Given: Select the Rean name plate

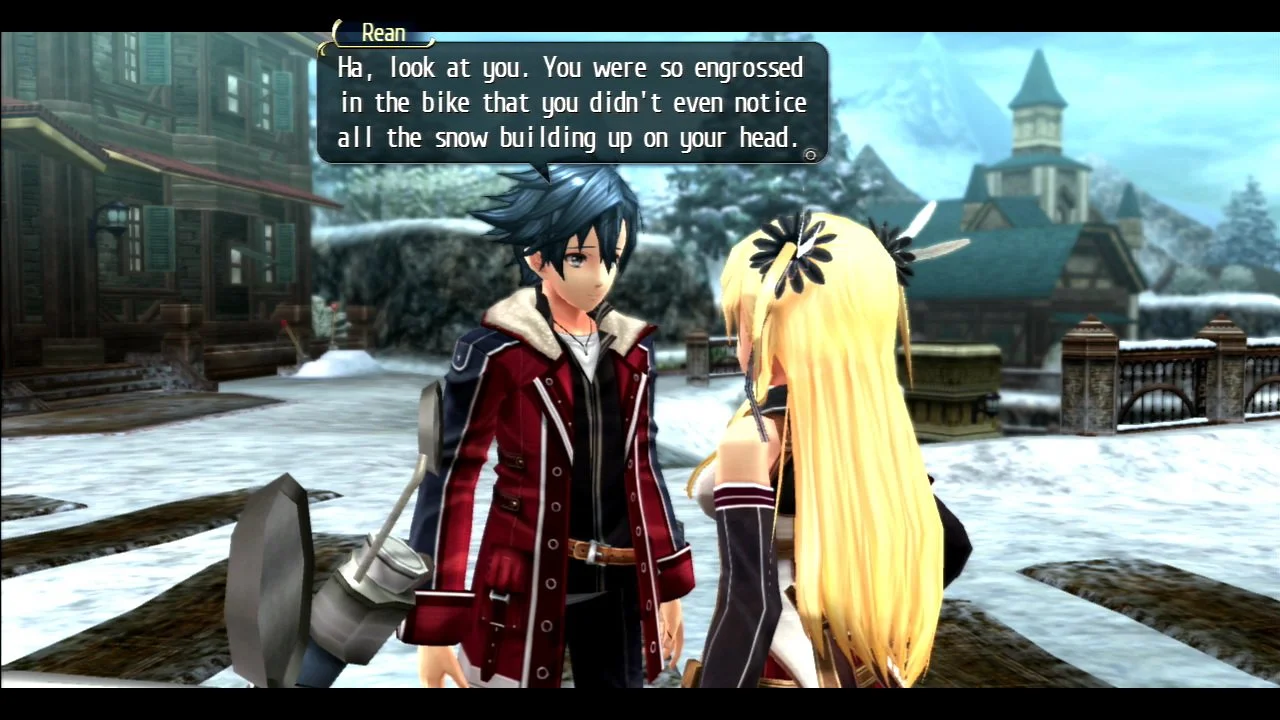Looking at the screenshot, I should 383,32.
